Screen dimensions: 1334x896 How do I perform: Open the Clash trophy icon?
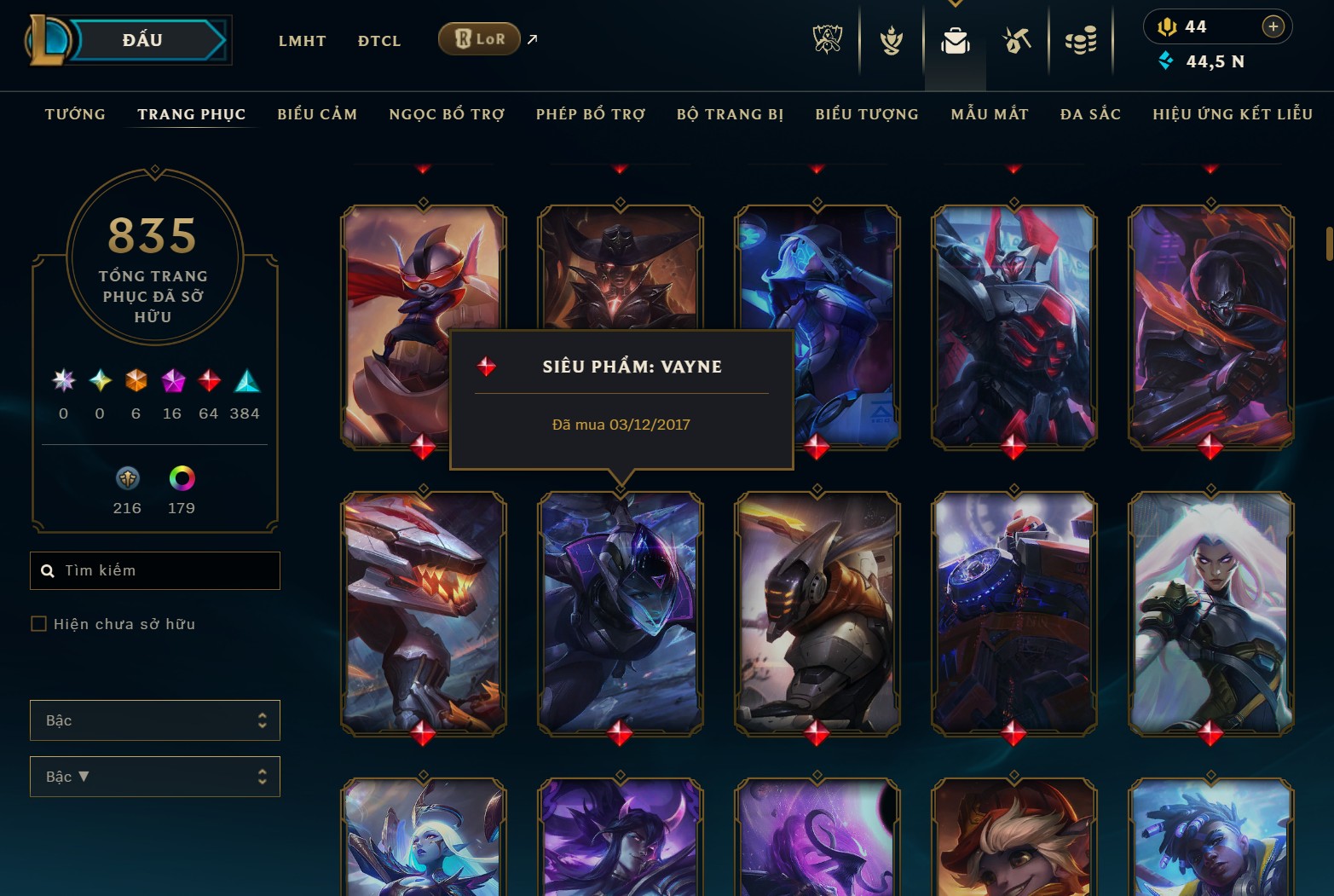[x=890, y=39]
